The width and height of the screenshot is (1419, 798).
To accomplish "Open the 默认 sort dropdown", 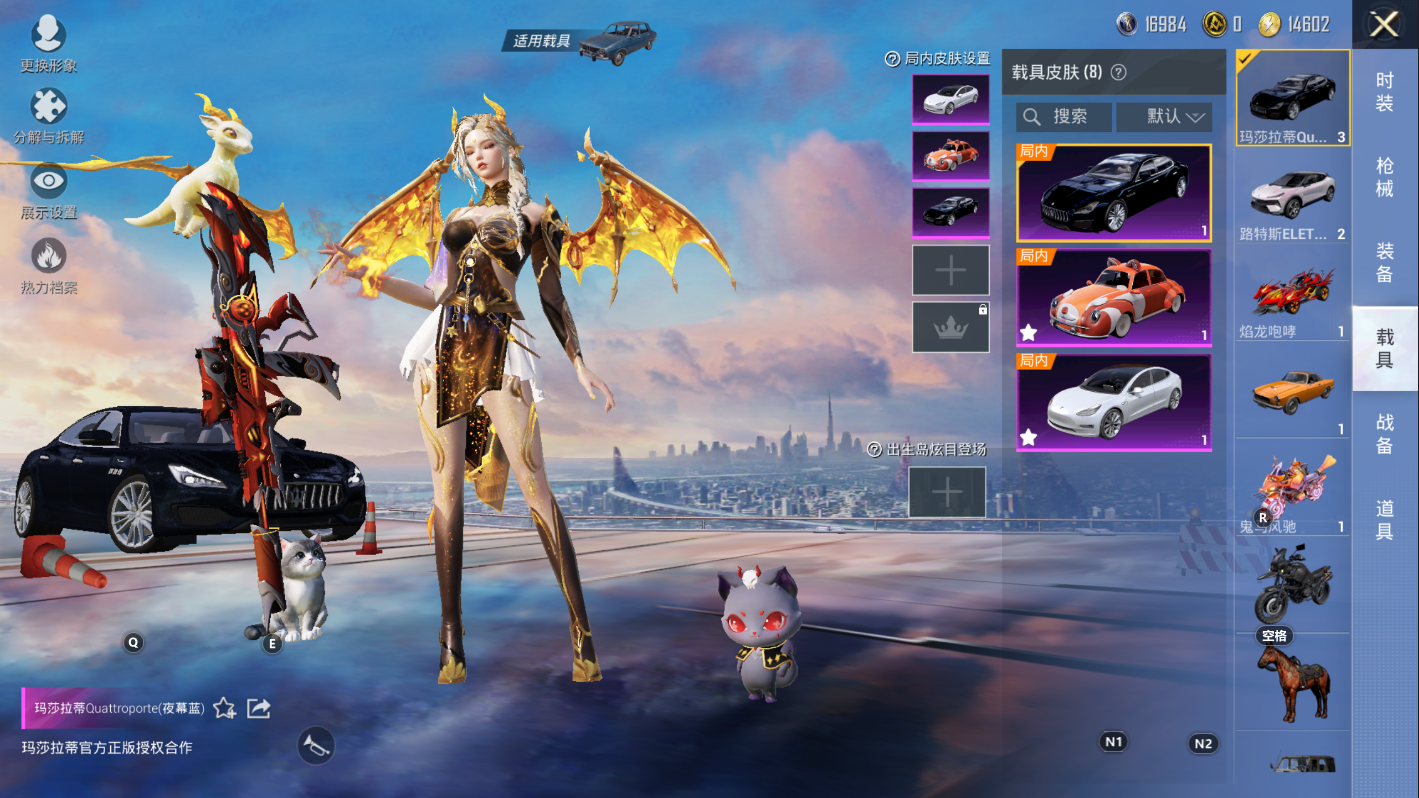I will 1164,117.
